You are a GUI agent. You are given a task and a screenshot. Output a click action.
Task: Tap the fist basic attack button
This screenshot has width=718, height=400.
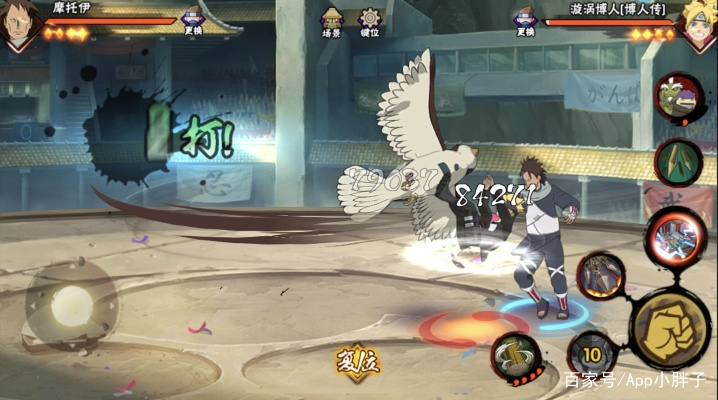point(670,329)
